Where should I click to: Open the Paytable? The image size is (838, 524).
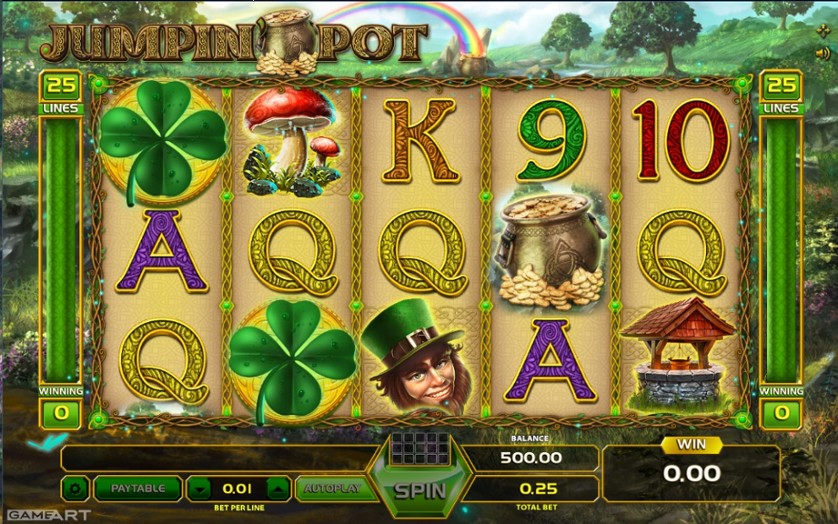(137, 489)
